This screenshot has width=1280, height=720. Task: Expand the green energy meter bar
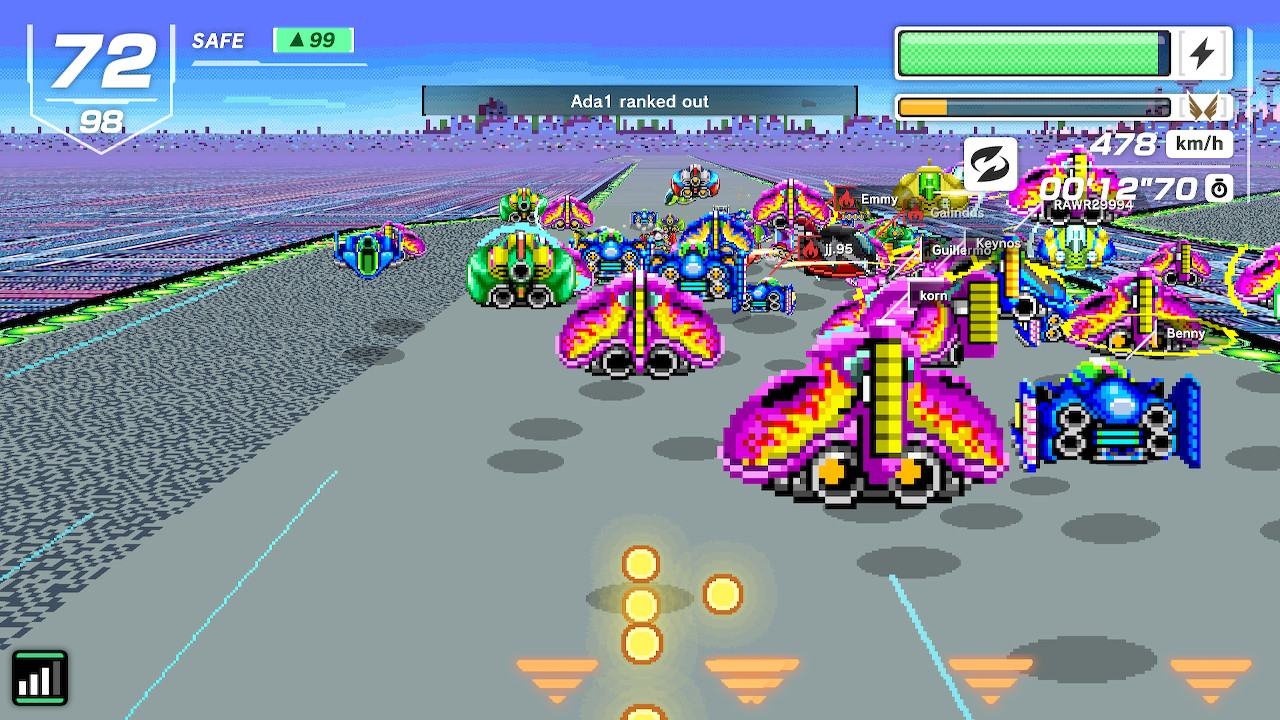(1030, 52)
